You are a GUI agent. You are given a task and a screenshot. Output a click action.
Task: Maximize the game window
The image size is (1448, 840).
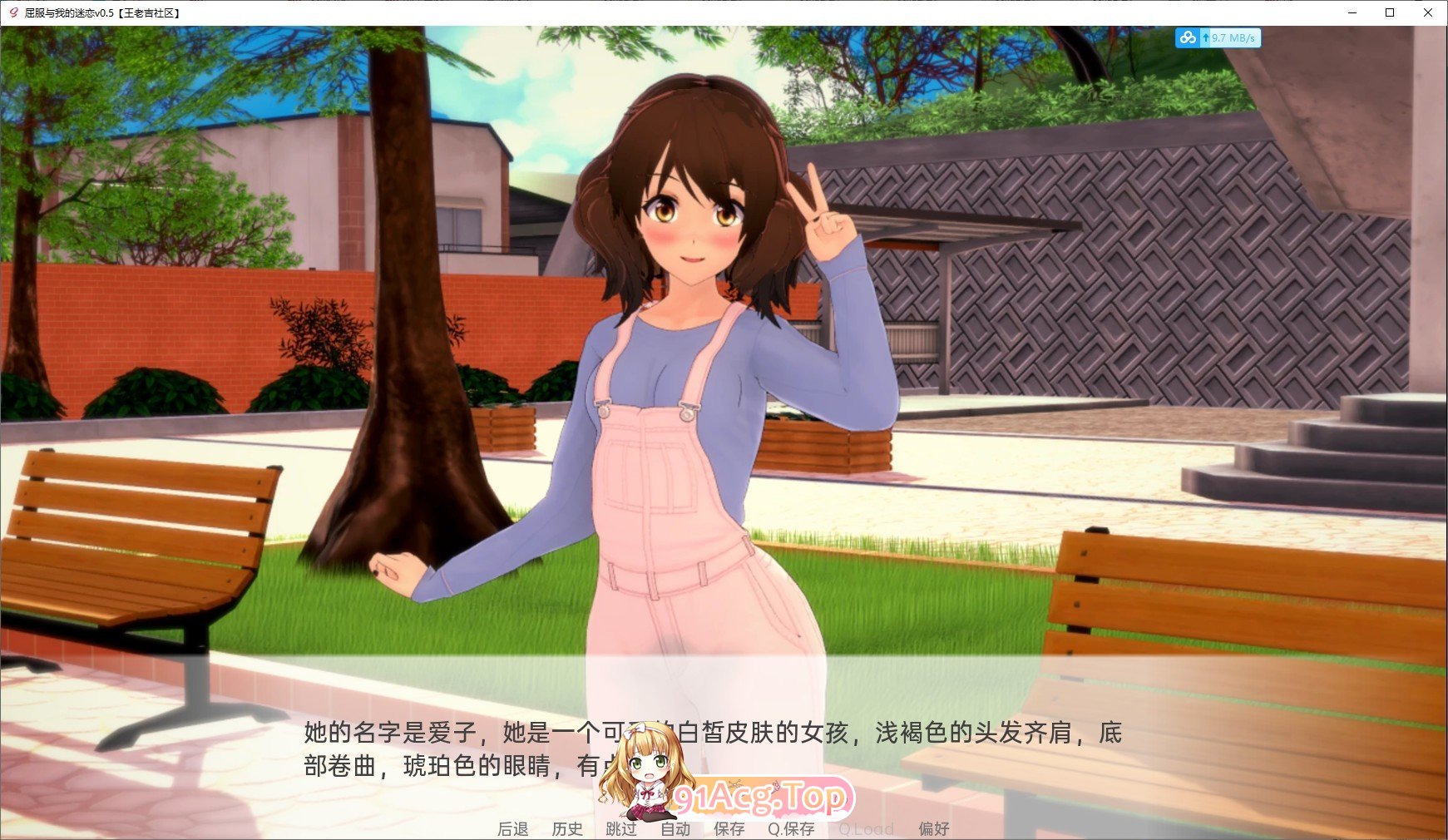pyautogui.click(x=1389, y=13)
